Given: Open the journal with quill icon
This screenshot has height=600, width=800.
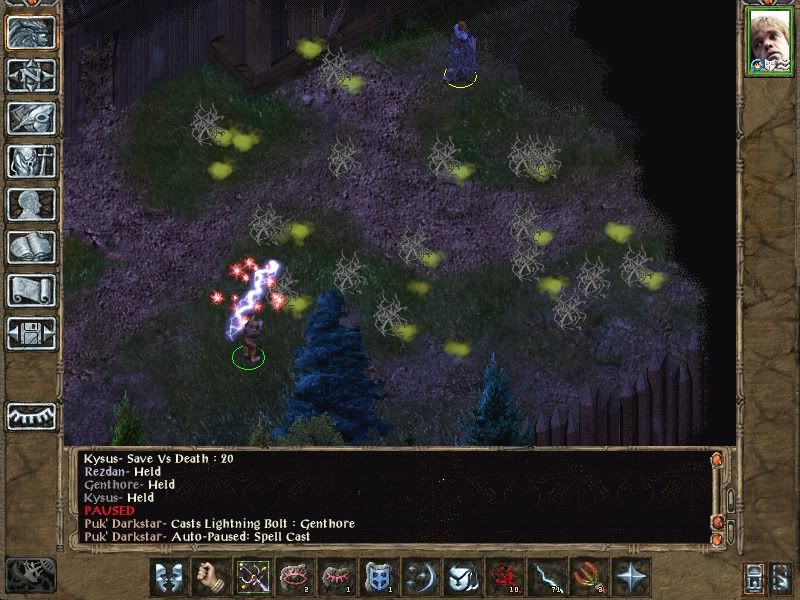Looking at the screenshot, I should (31, 118).
